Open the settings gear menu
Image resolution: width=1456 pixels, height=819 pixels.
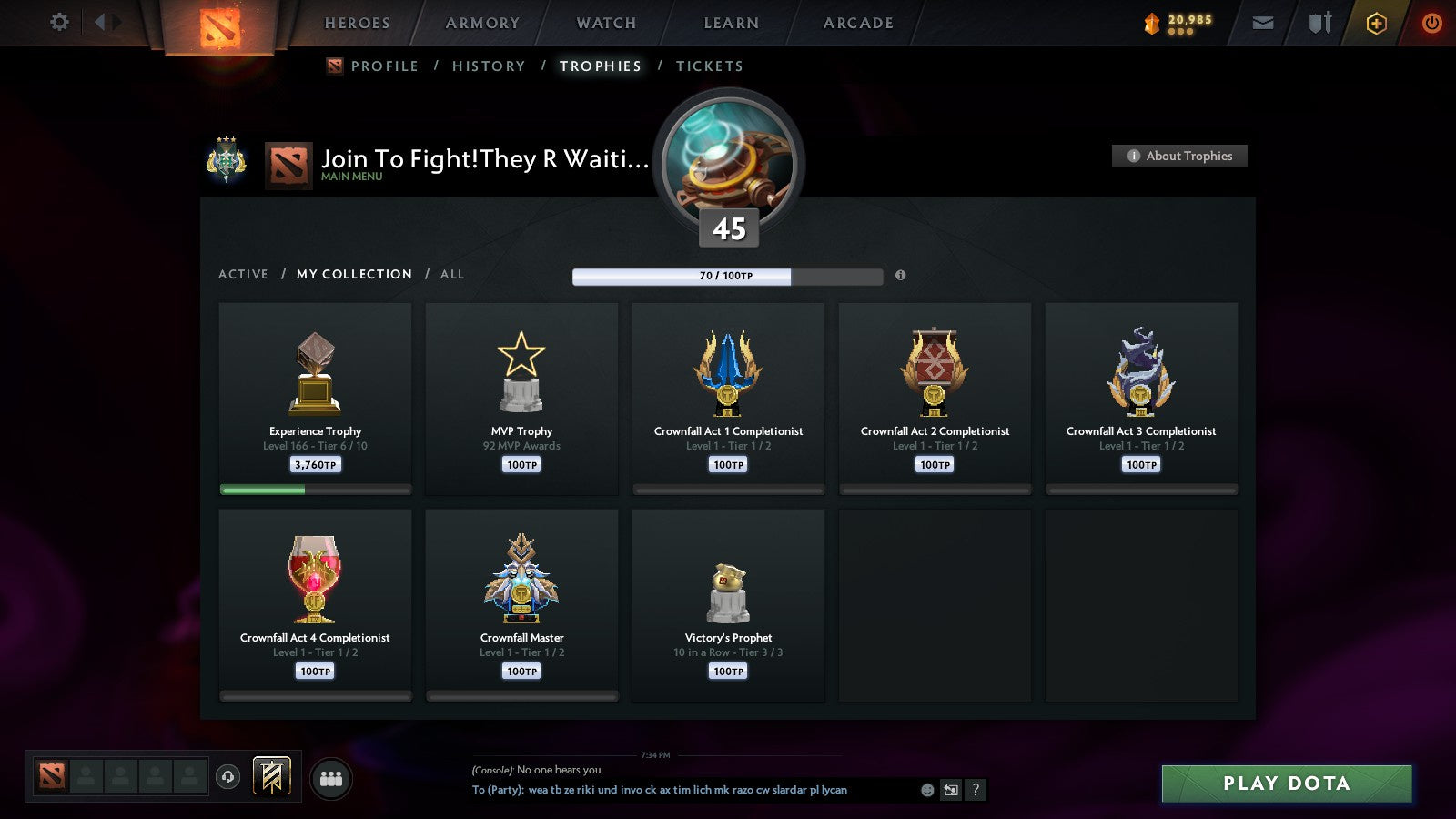[x=58, y=23]
